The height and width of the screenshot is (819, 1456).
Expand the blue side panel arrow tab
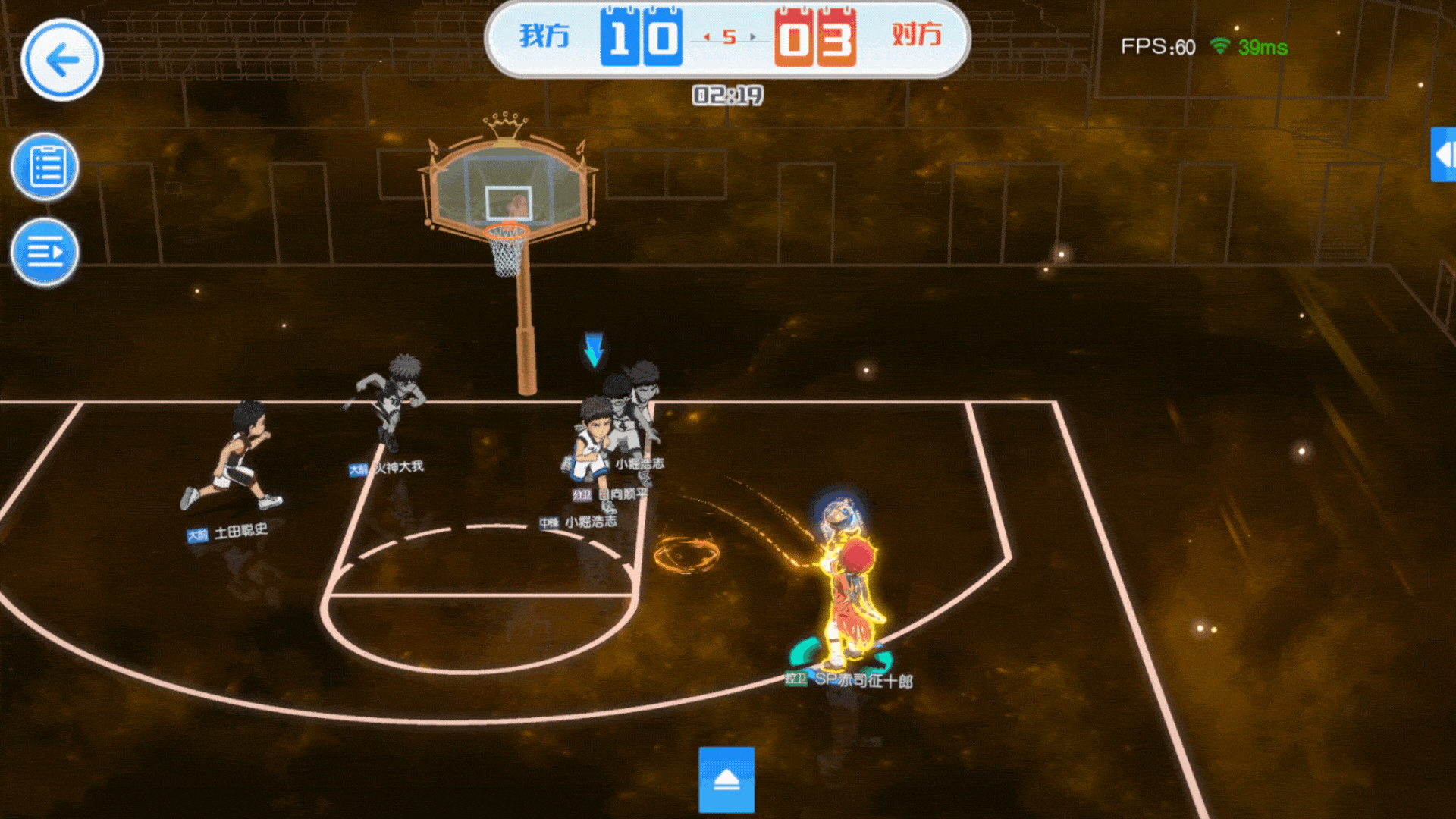(x=1443, y=155)
